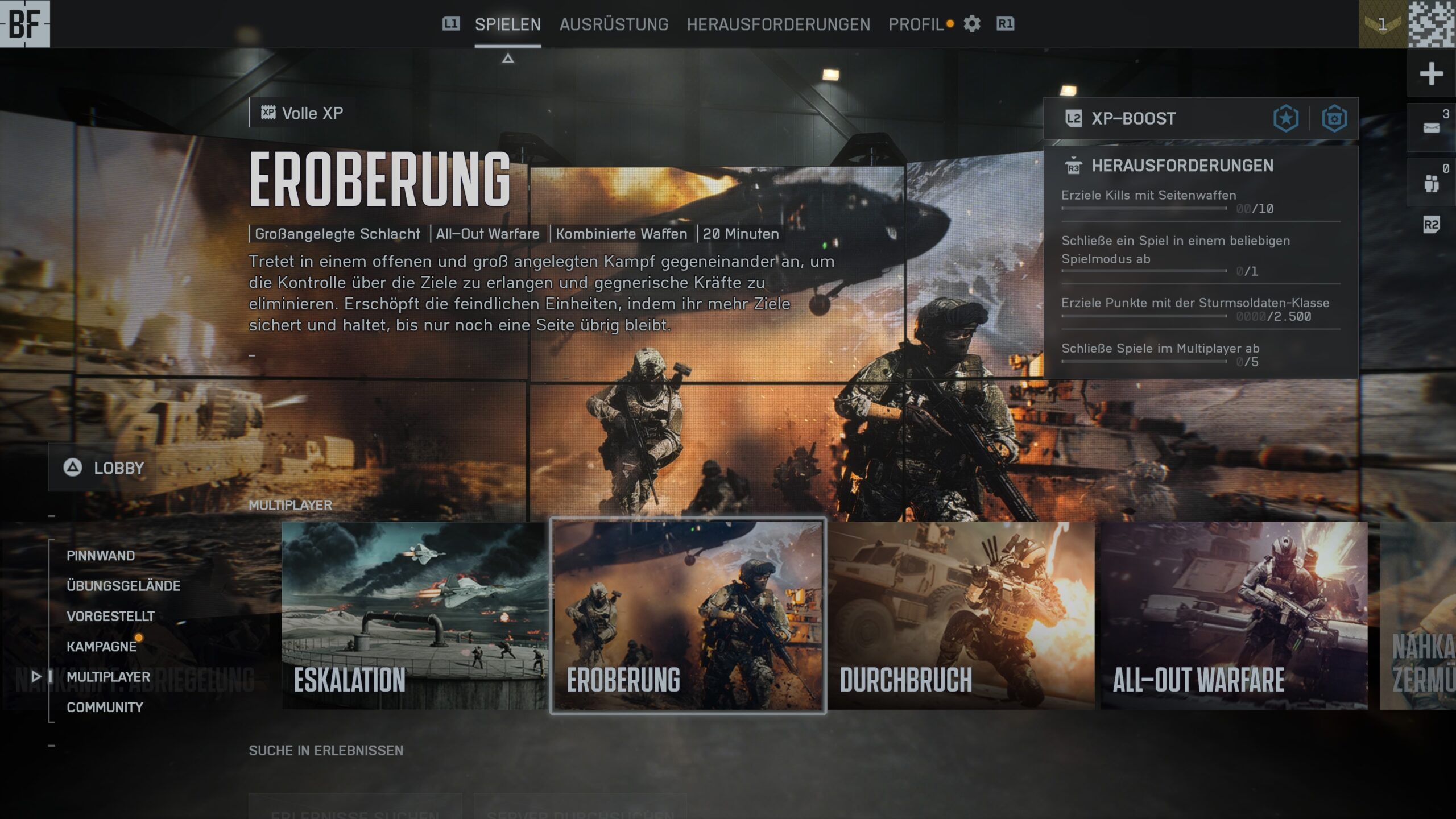
Task: Open the Pinnwand menu entry
Action: coord(101,556)
